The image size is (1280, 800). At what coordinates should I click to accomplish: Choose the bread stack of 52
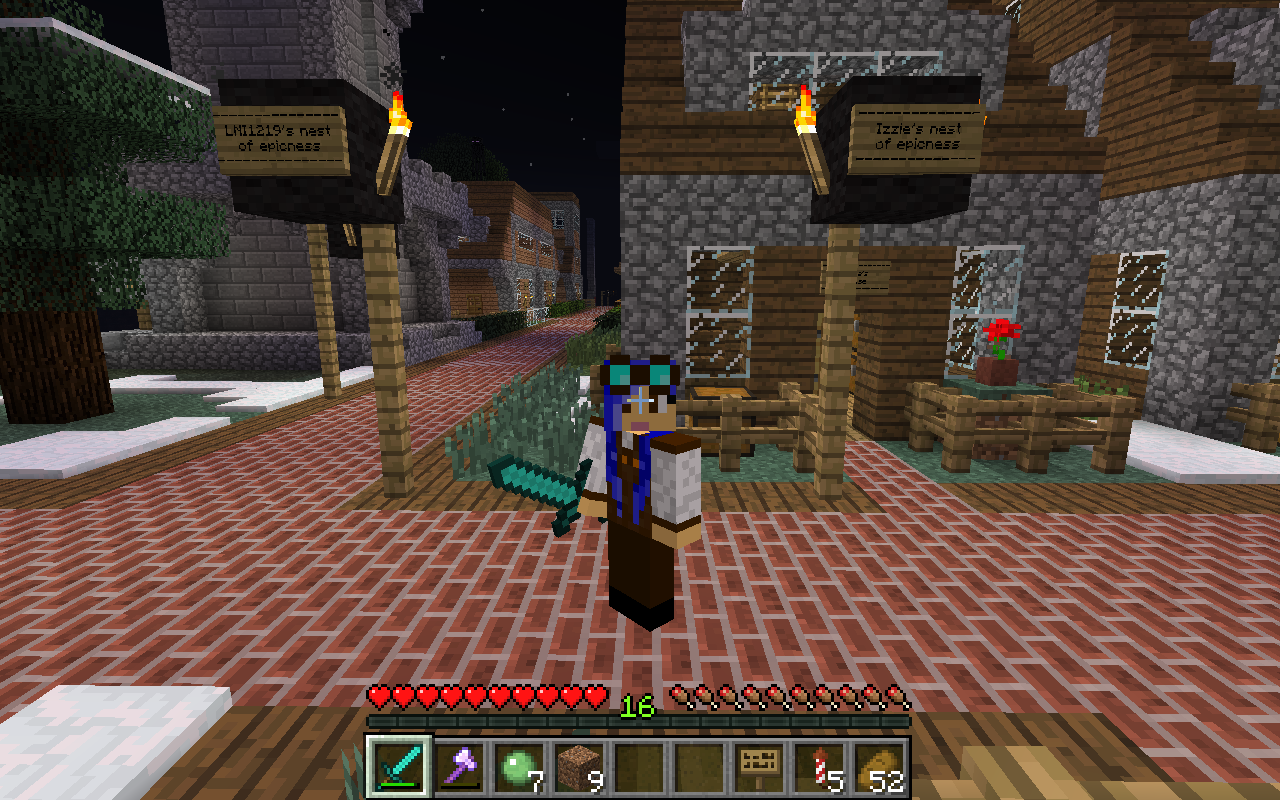point(879,767)
